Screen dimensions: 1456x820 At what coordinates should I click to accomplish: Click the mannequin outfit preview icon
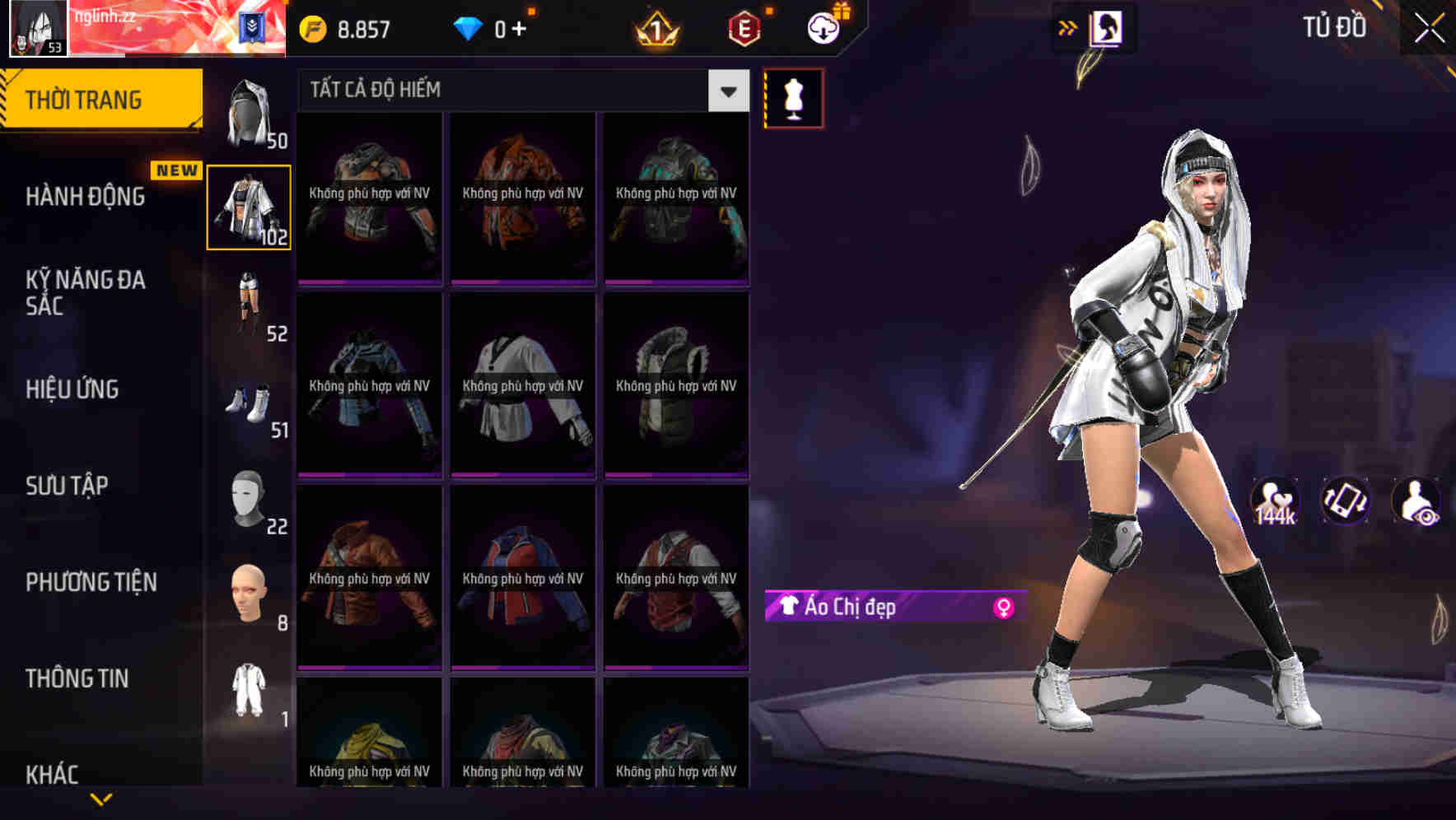click(x=793, y=97)
